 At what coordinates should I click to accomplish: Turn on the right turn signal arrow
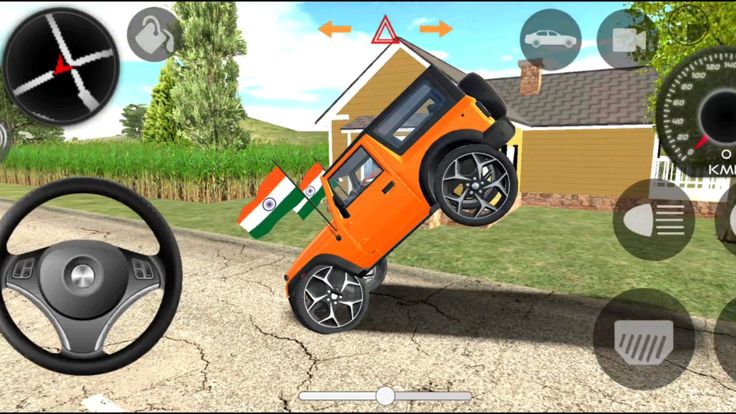click(x=436, y=29)
